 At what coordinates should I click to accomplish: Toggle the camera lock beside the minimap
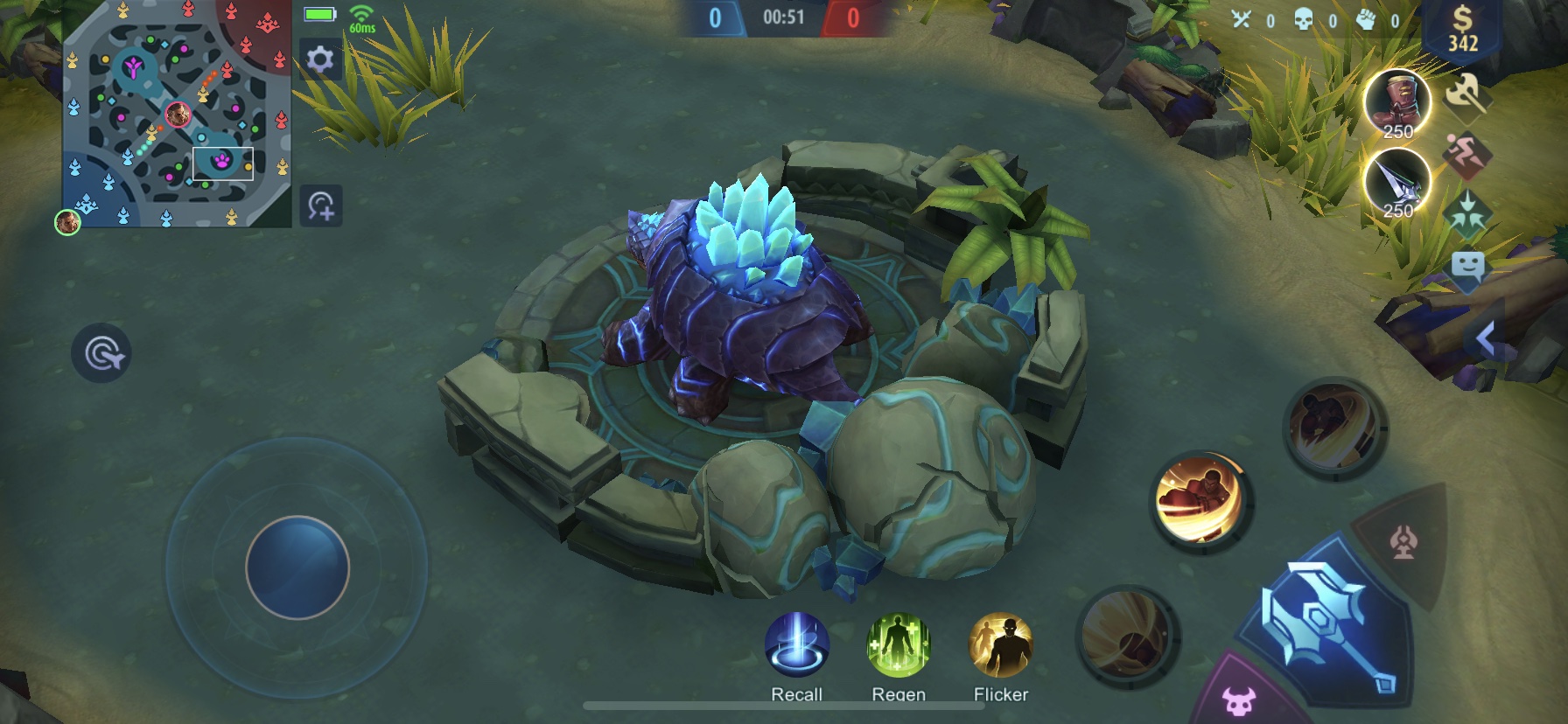(x=320, y=205)
